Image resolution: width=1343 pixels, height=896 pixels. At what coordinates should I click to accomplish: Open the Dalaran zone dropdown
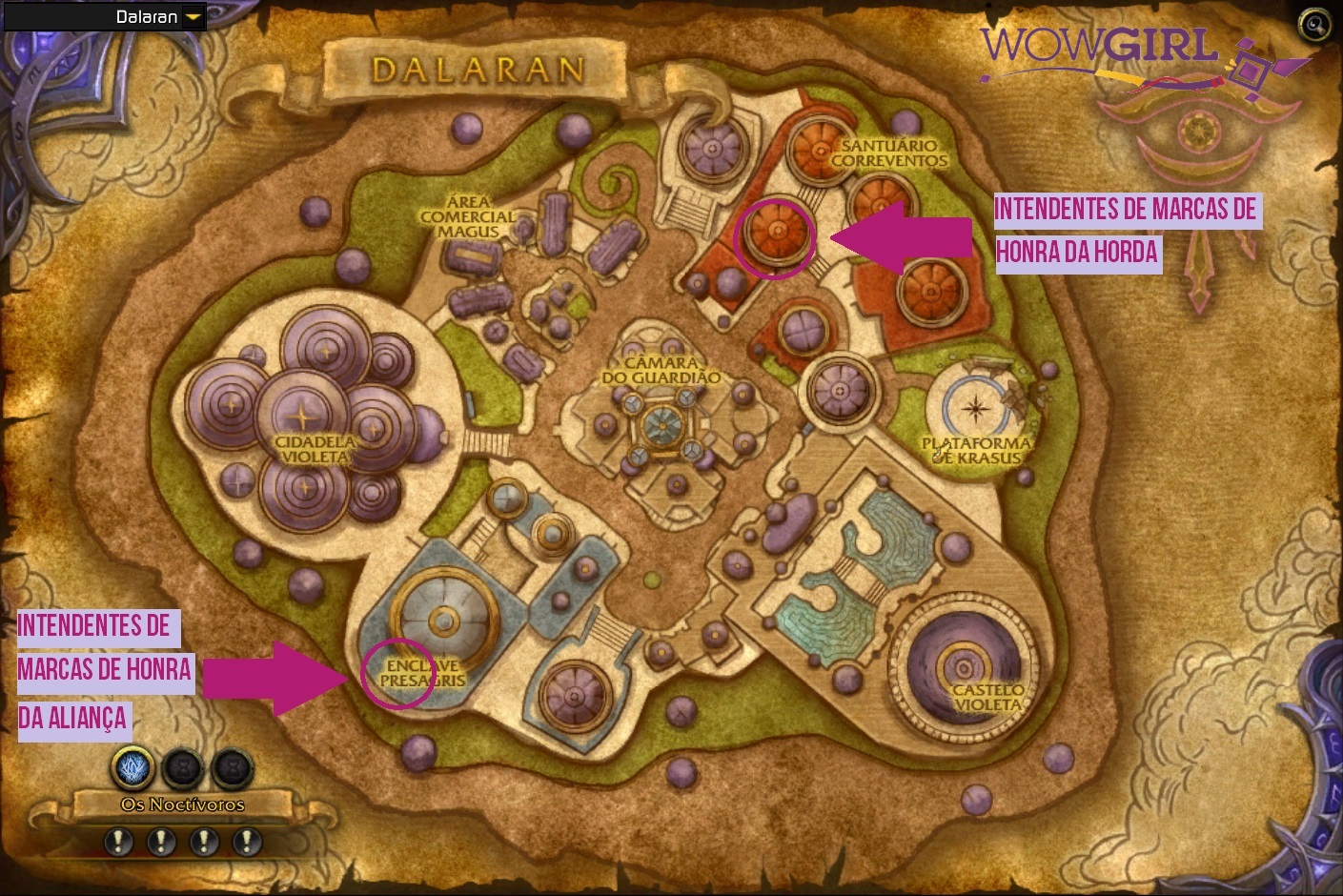(193, 17)
